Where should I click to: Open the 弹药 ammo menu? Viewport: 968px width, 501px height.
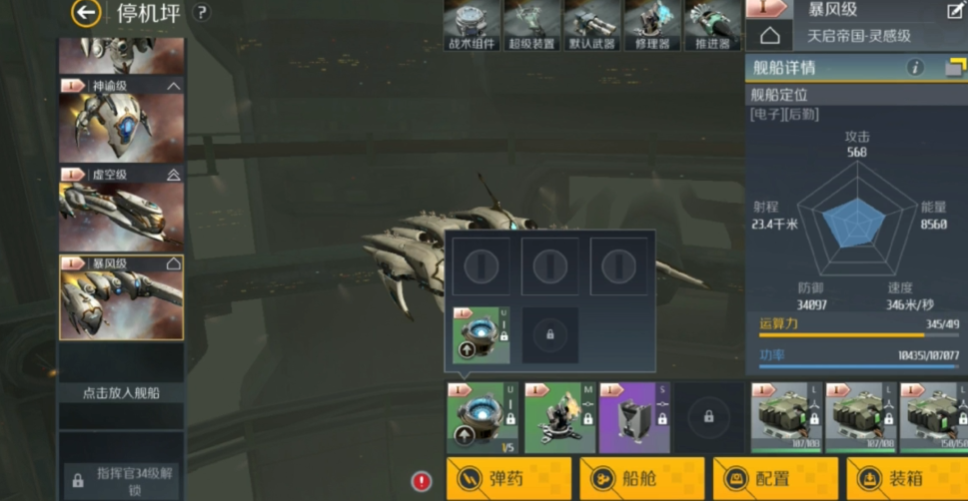point(508,478)
